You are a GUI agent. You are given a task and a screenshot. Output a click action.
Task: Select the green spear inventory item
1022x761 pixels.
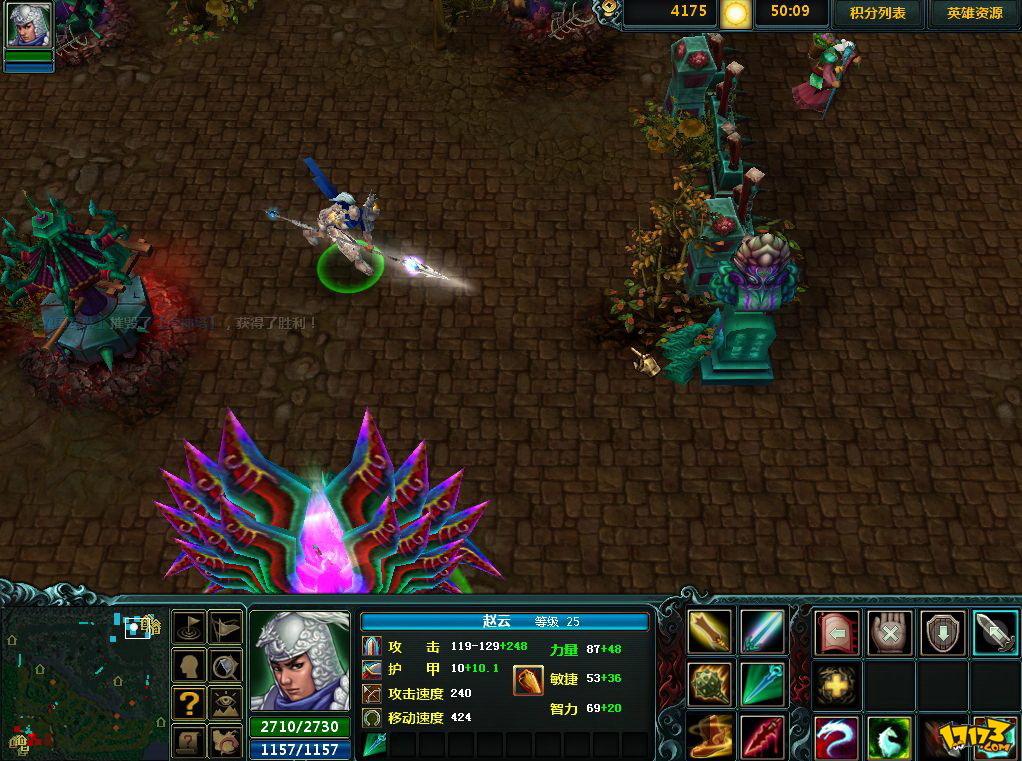762,684
